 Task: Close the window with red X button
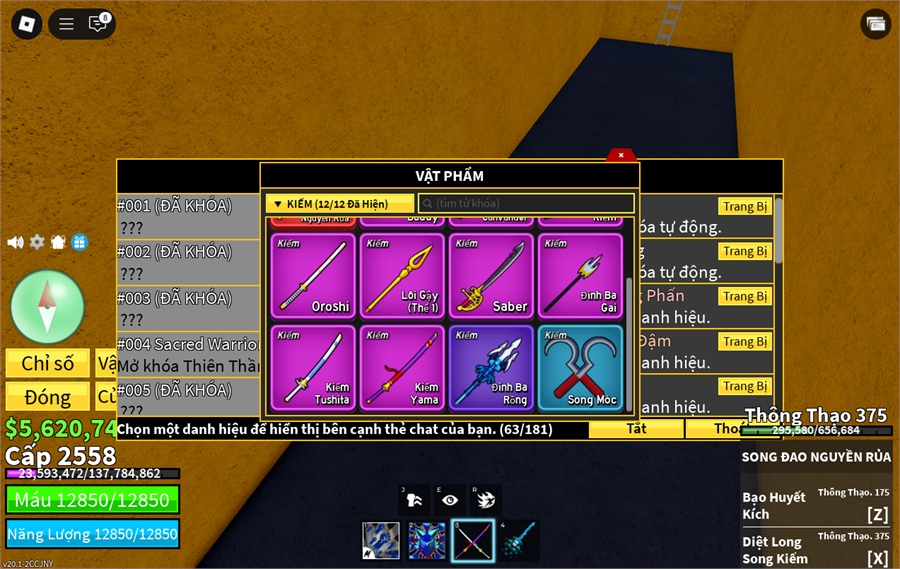tap(621, 155)
